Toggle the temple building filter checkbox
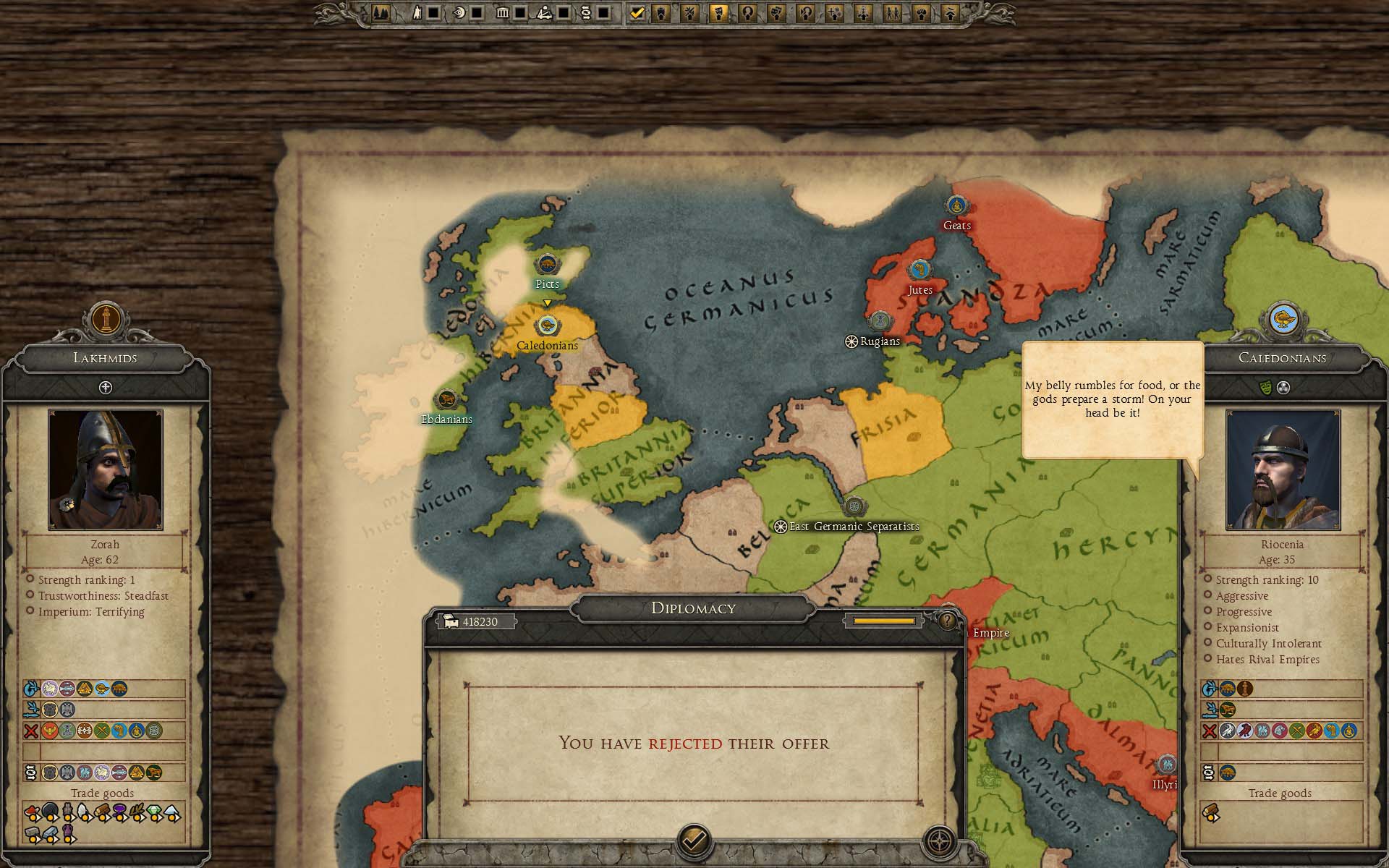This screenshot has width=1389, height=868. tap(520, 12)
